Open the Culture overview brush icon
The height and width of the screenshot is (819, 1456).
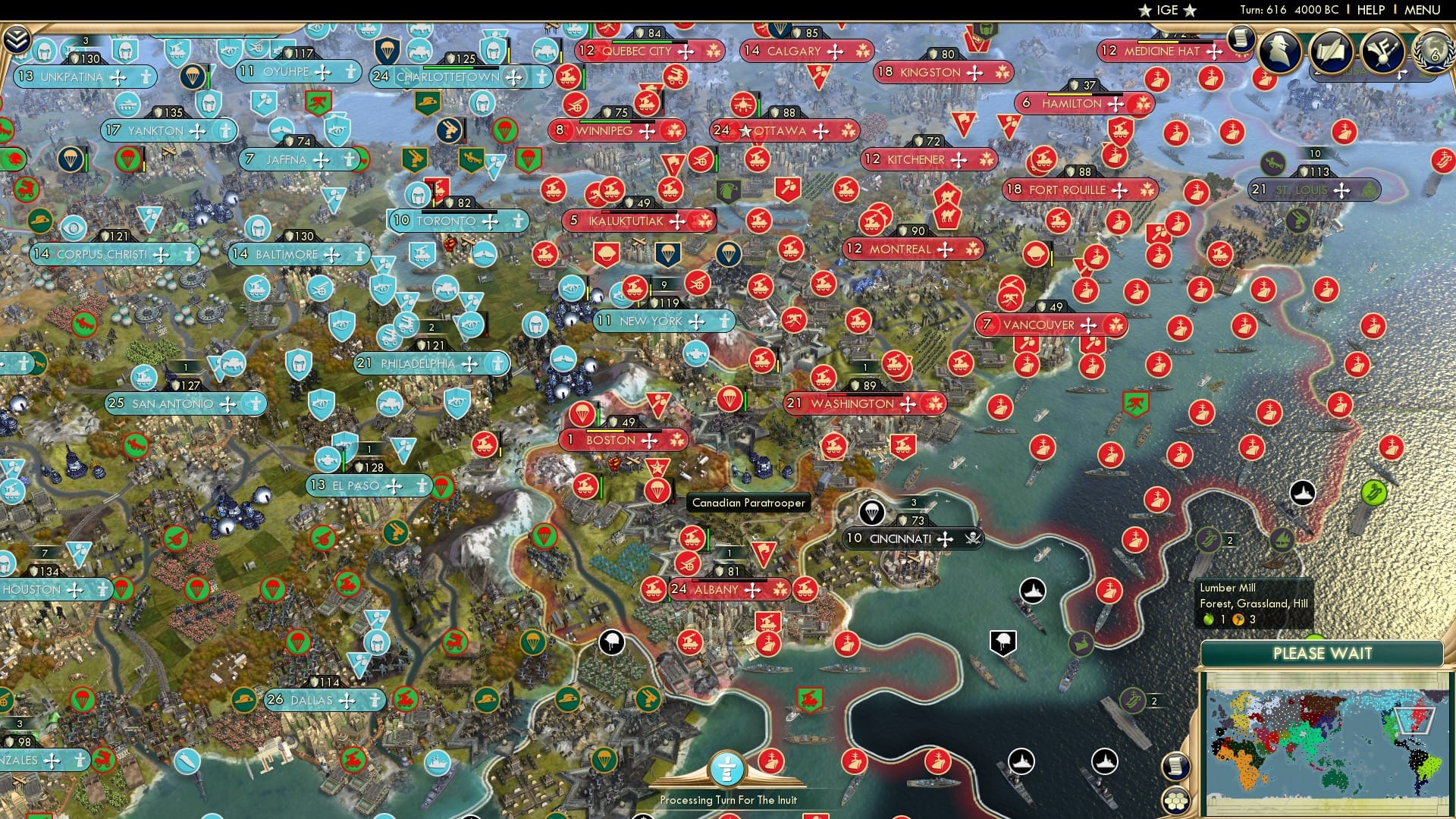click(1382, 52)
